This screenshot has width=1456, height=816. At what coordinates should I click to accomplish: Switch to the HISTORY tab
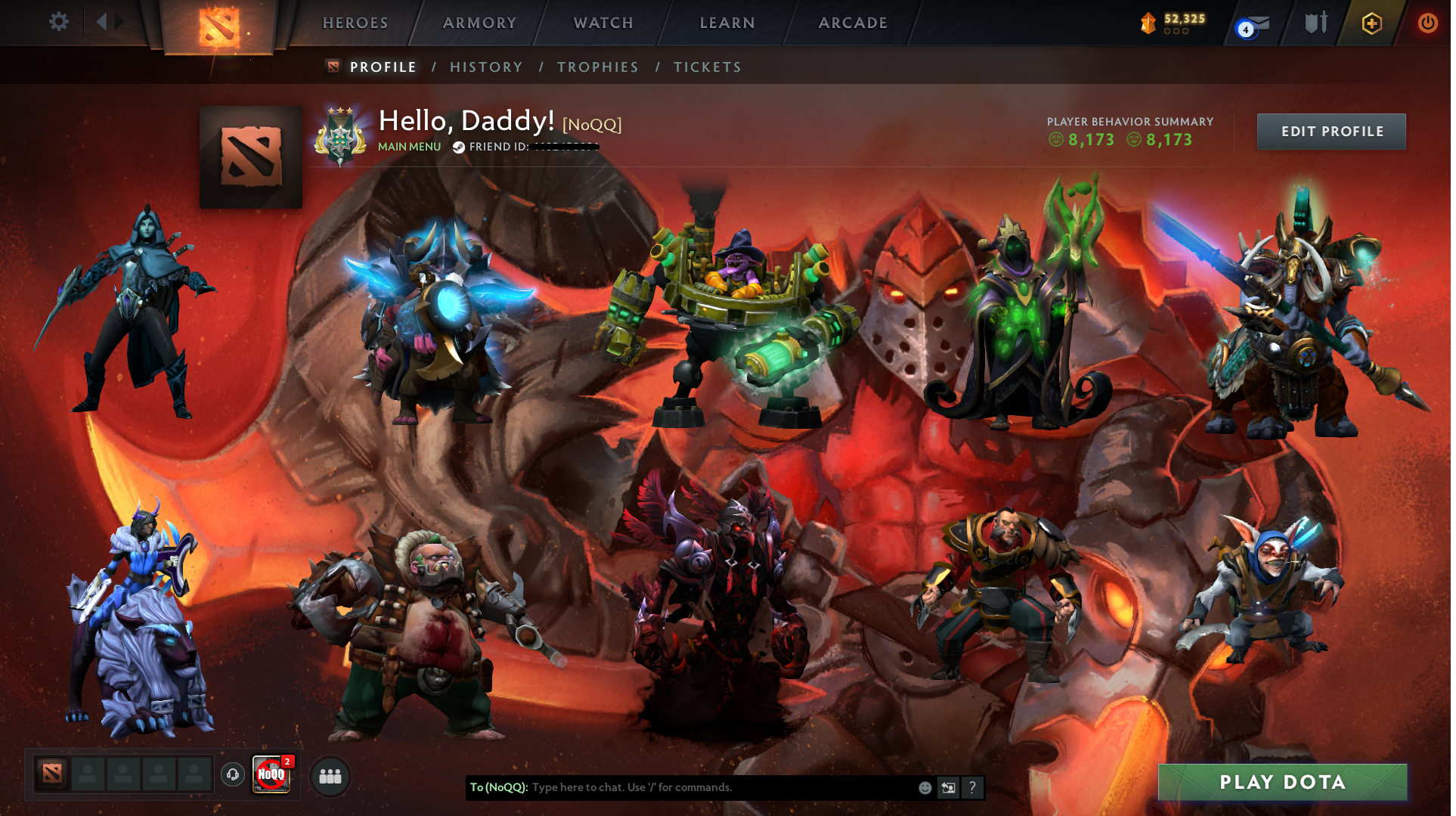[486, 67]
